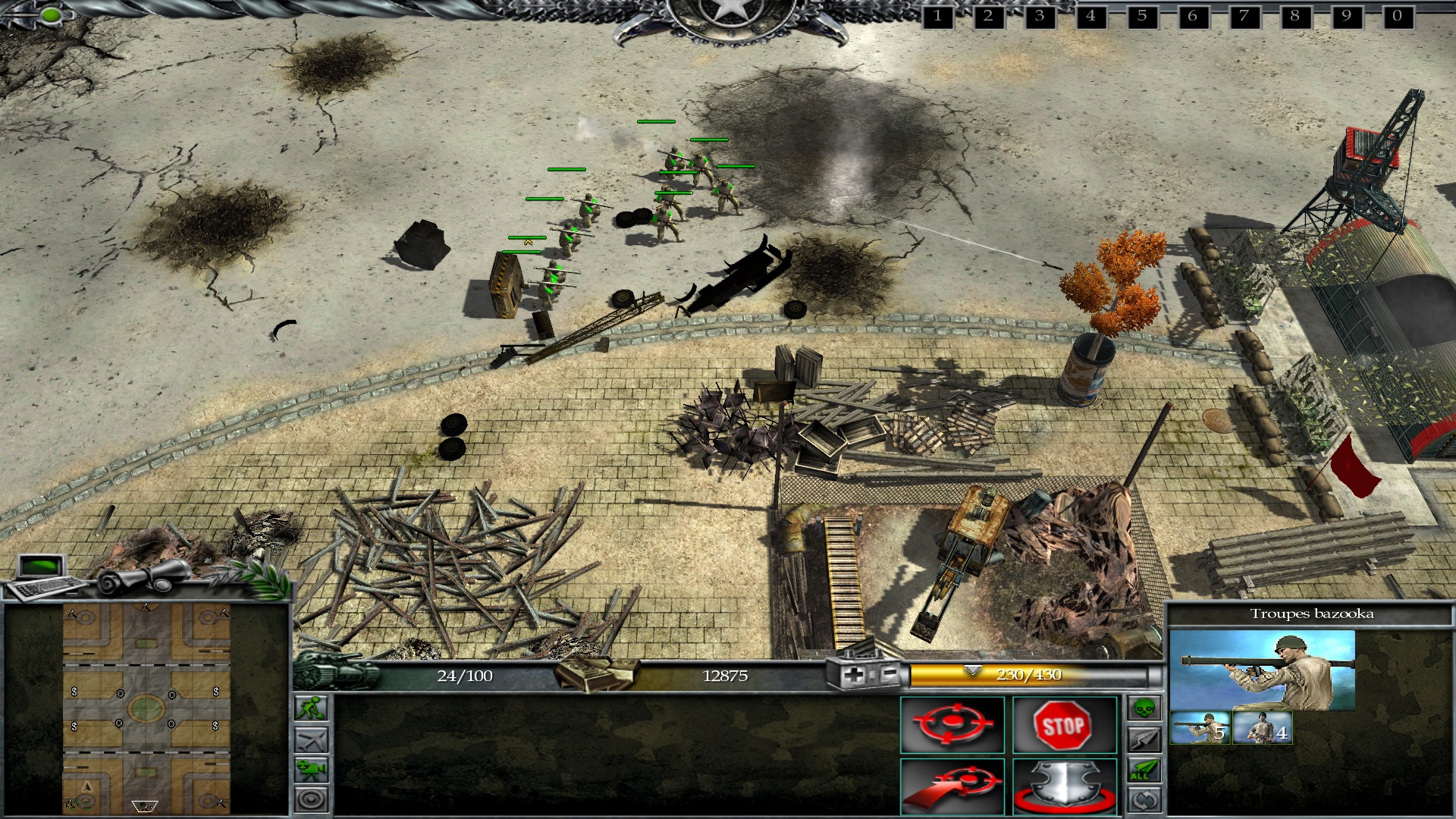Open the computer terminal menu icon
1456x819 pixels.
click(x=44, y=575)
